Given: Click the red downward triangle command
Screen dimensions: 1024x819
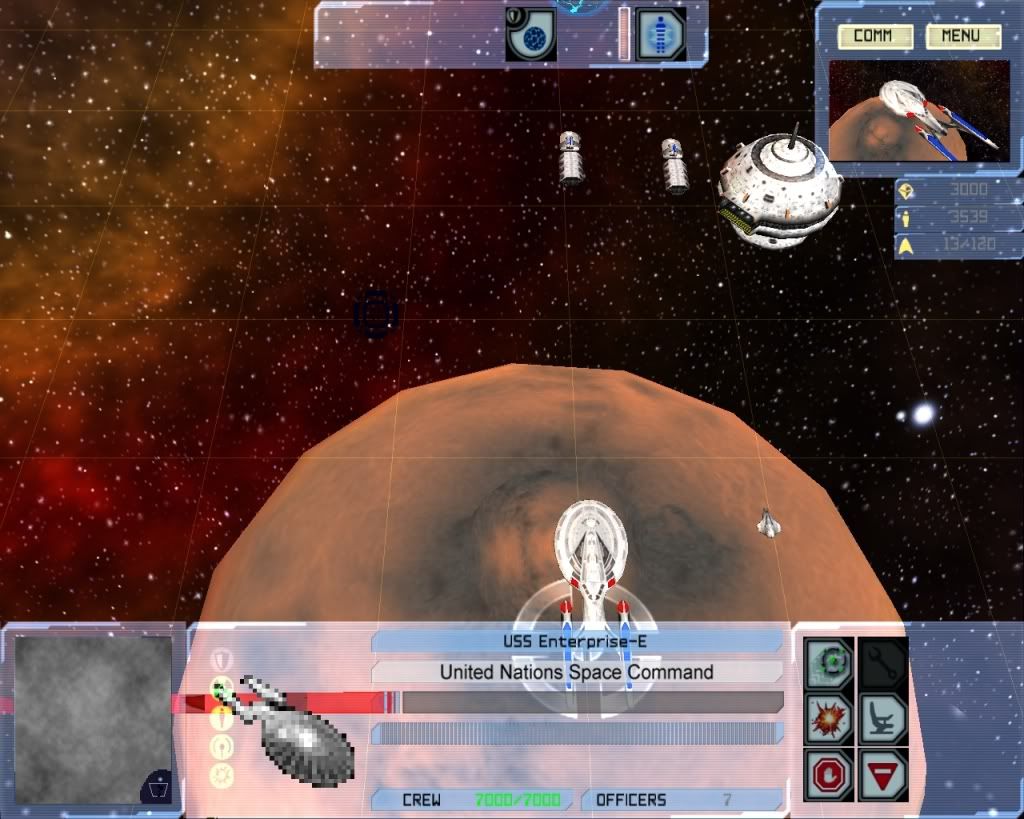Looking at the screenshot, I should point(883,774).
